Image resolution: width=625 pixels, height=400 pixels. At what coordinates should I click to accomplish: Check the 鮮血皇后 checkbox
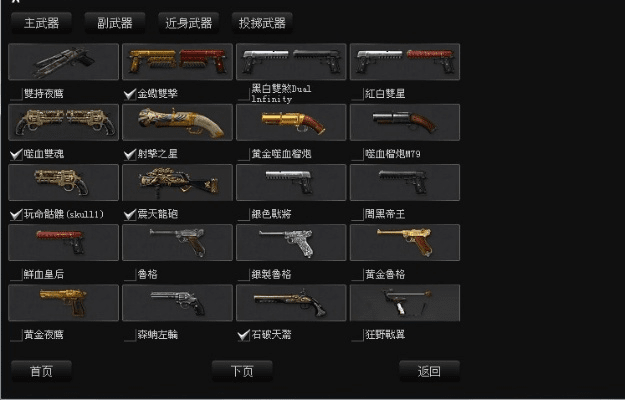15,274
